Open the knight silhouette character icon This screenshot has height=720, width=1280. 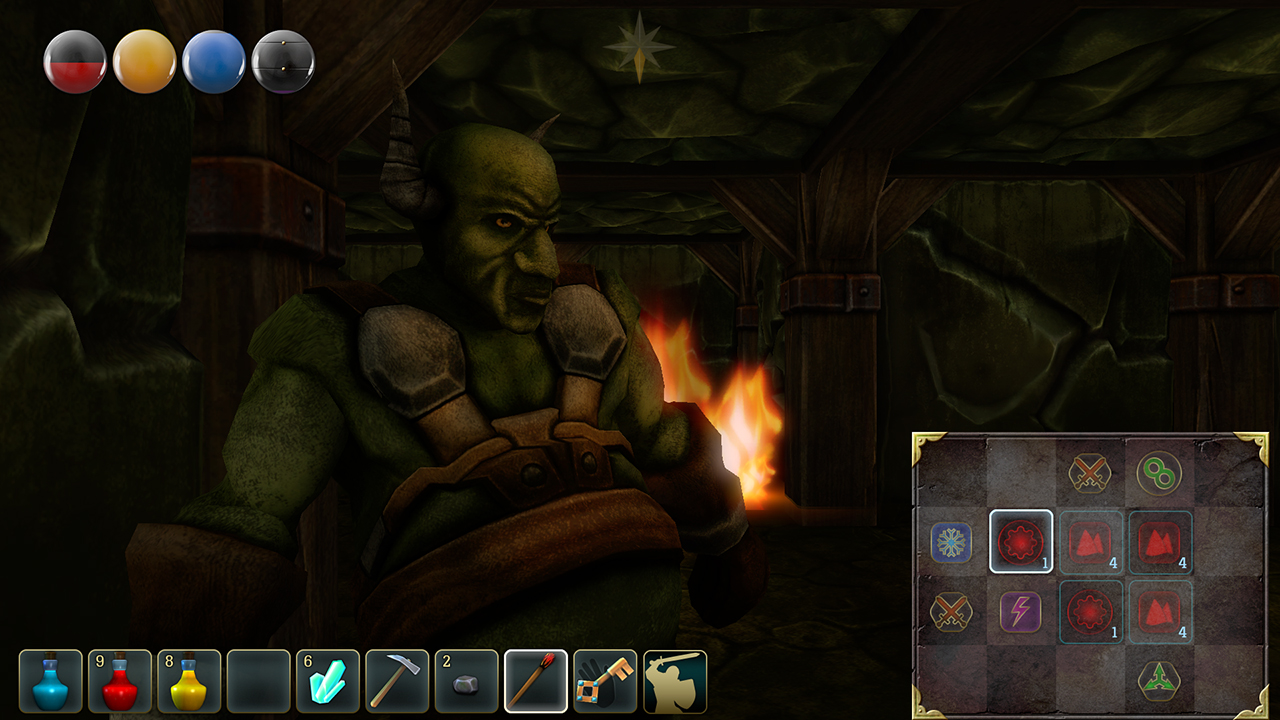675,682
